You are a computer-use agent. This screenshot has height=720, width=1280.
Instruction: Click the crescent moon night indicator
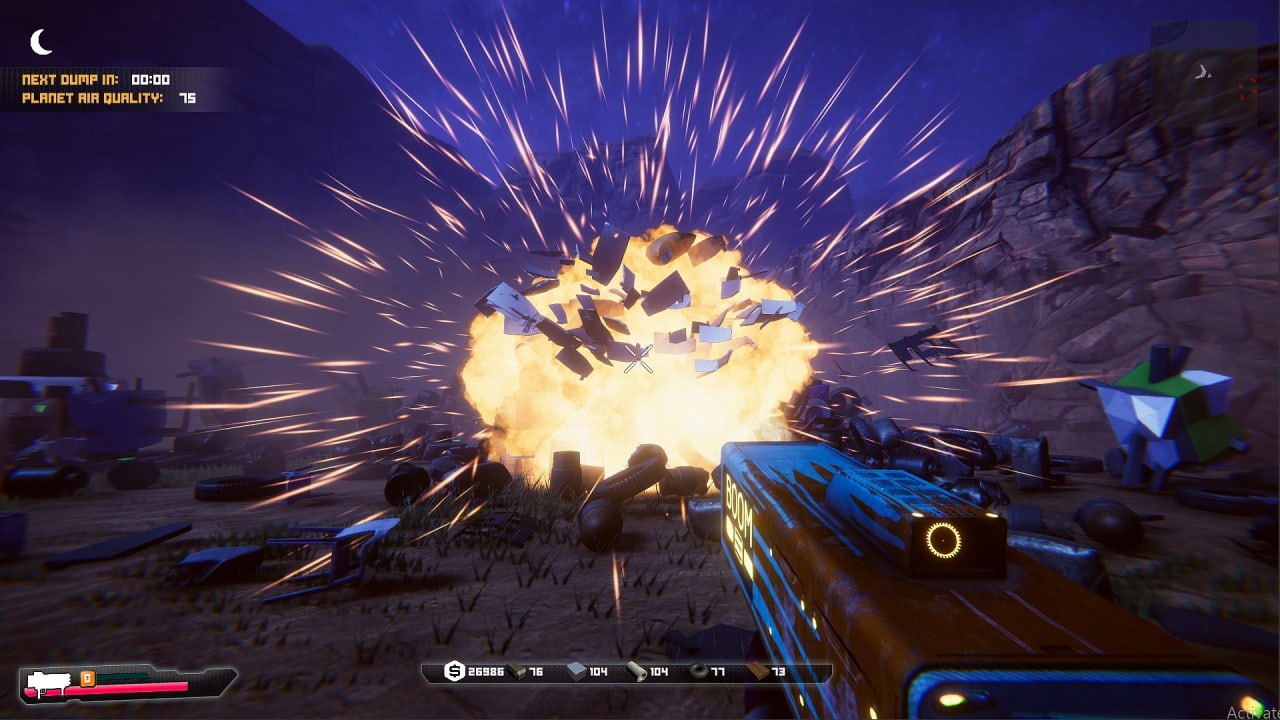(41, 42)
